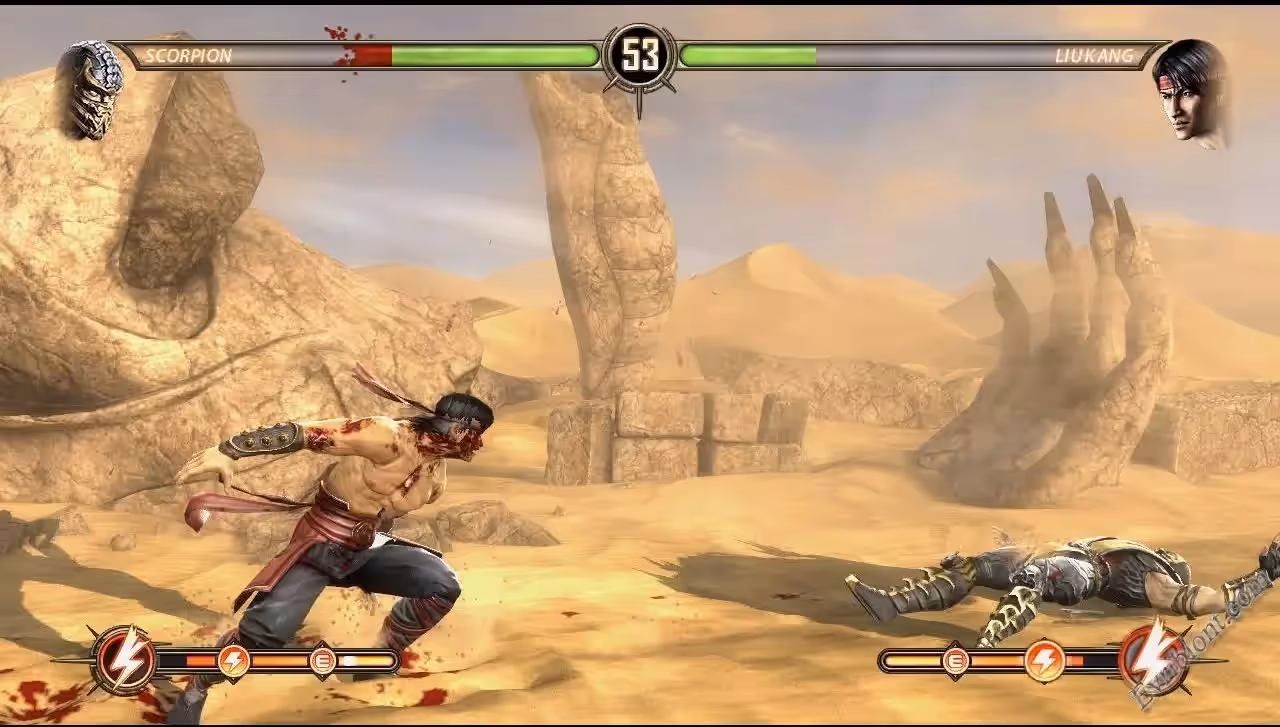This screenshot has height=727, width=1280.
Task: Choose the E segment icon on Scorpion's meter
Action: [323, 660]
